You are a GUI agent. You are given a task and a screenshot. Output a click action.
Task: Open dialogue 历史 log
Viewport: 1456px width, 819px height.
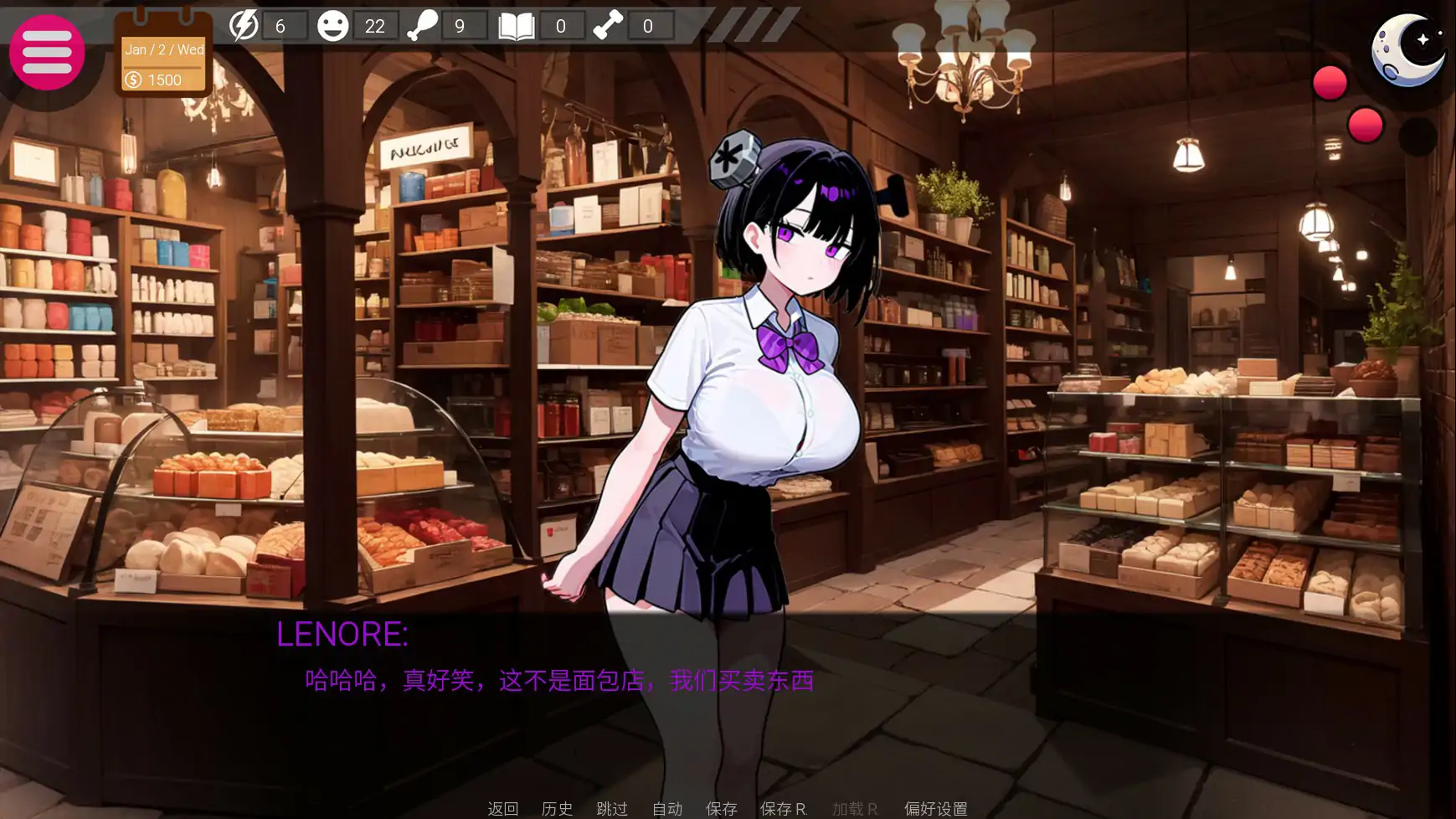pyautogui.click(x=557, y=808)
